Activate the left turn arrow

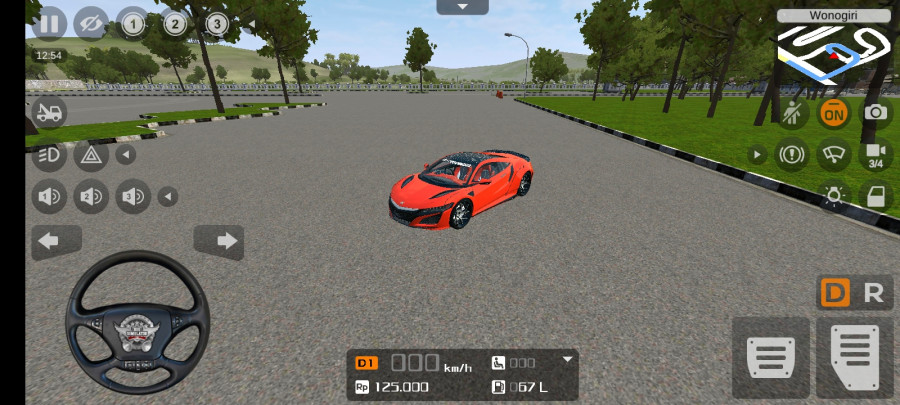pyautogui.click(x=57, y=241)
